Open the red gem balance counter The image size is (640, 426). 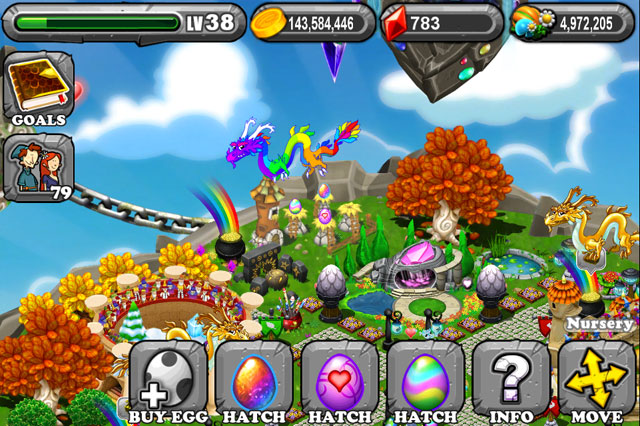(441, 22)
